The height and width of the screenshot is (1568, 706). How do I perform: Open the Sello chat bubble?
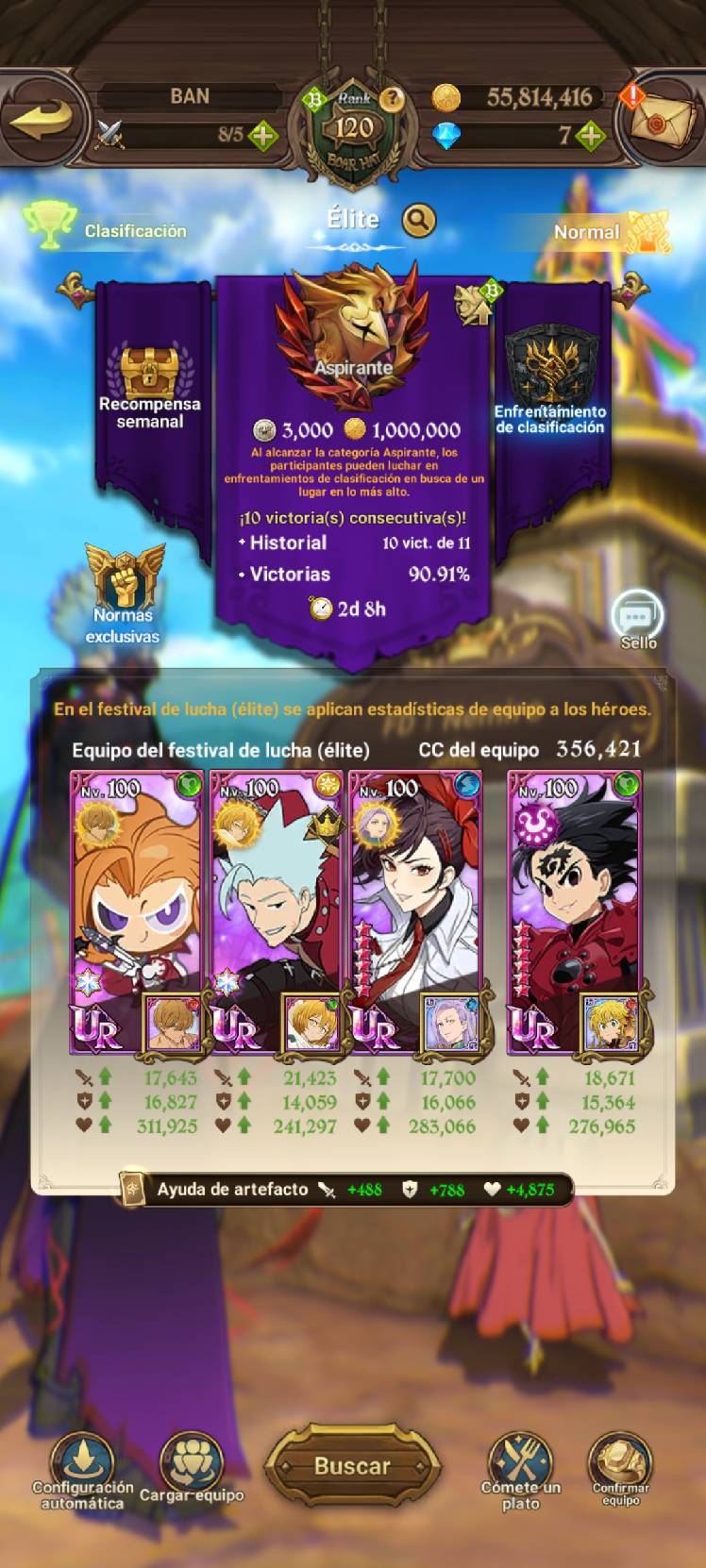coord(638,619)
